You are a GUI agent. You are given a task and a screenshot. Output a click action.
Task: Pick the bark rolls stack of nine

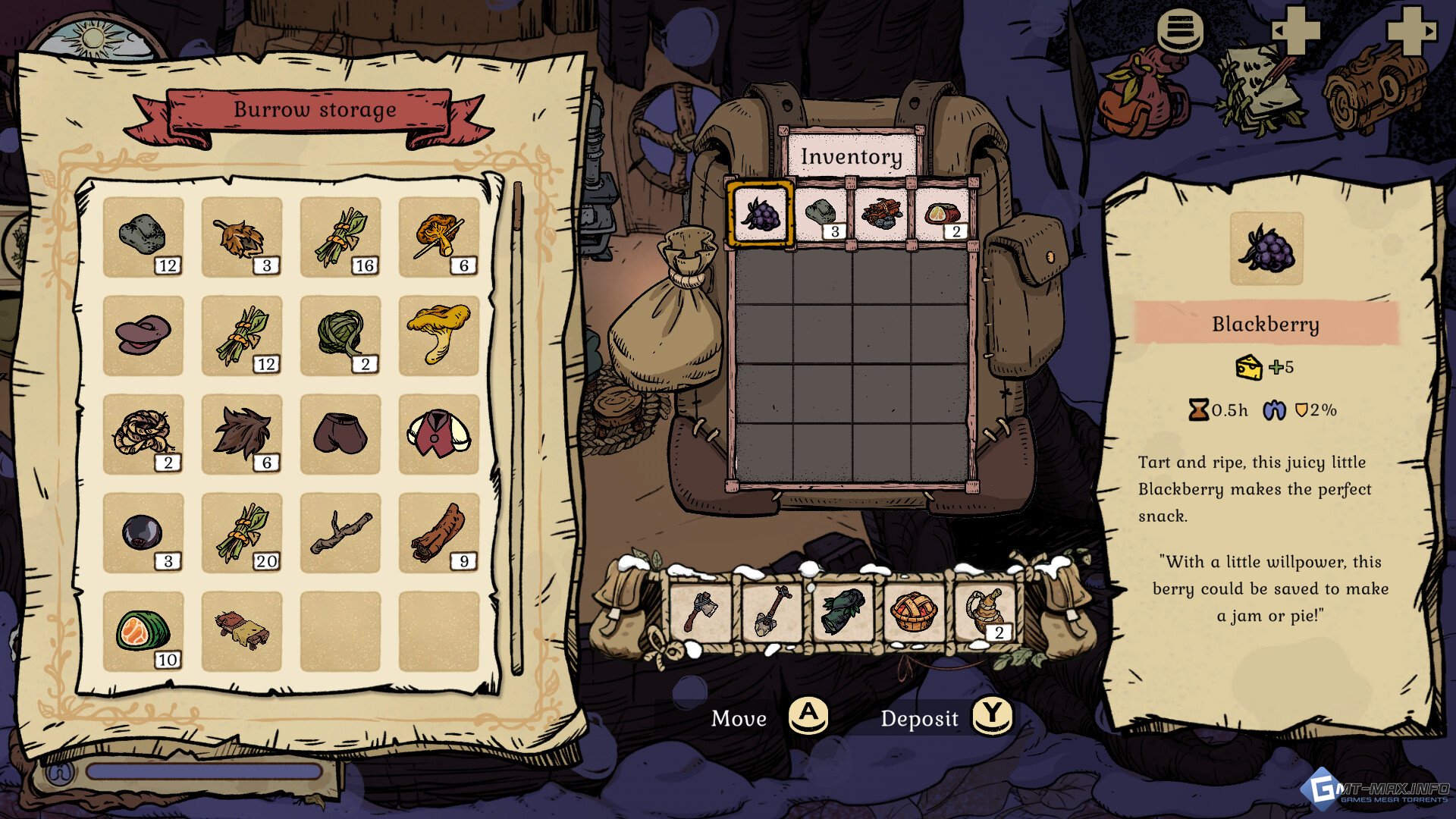438,532
